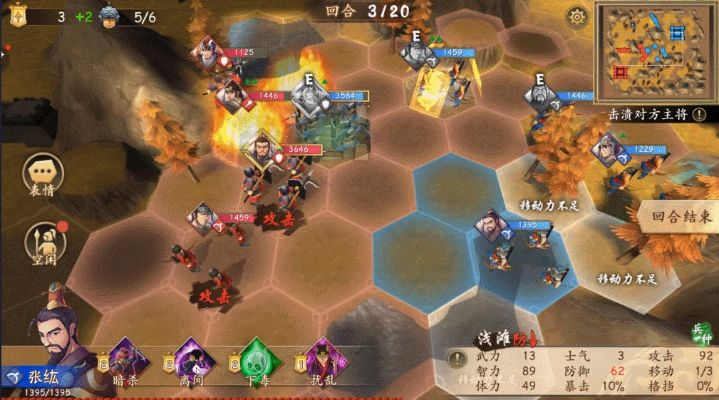Open the 表情 emote chat bubble
The width and height of the screenshot is (719, 400).
(42, 176)
